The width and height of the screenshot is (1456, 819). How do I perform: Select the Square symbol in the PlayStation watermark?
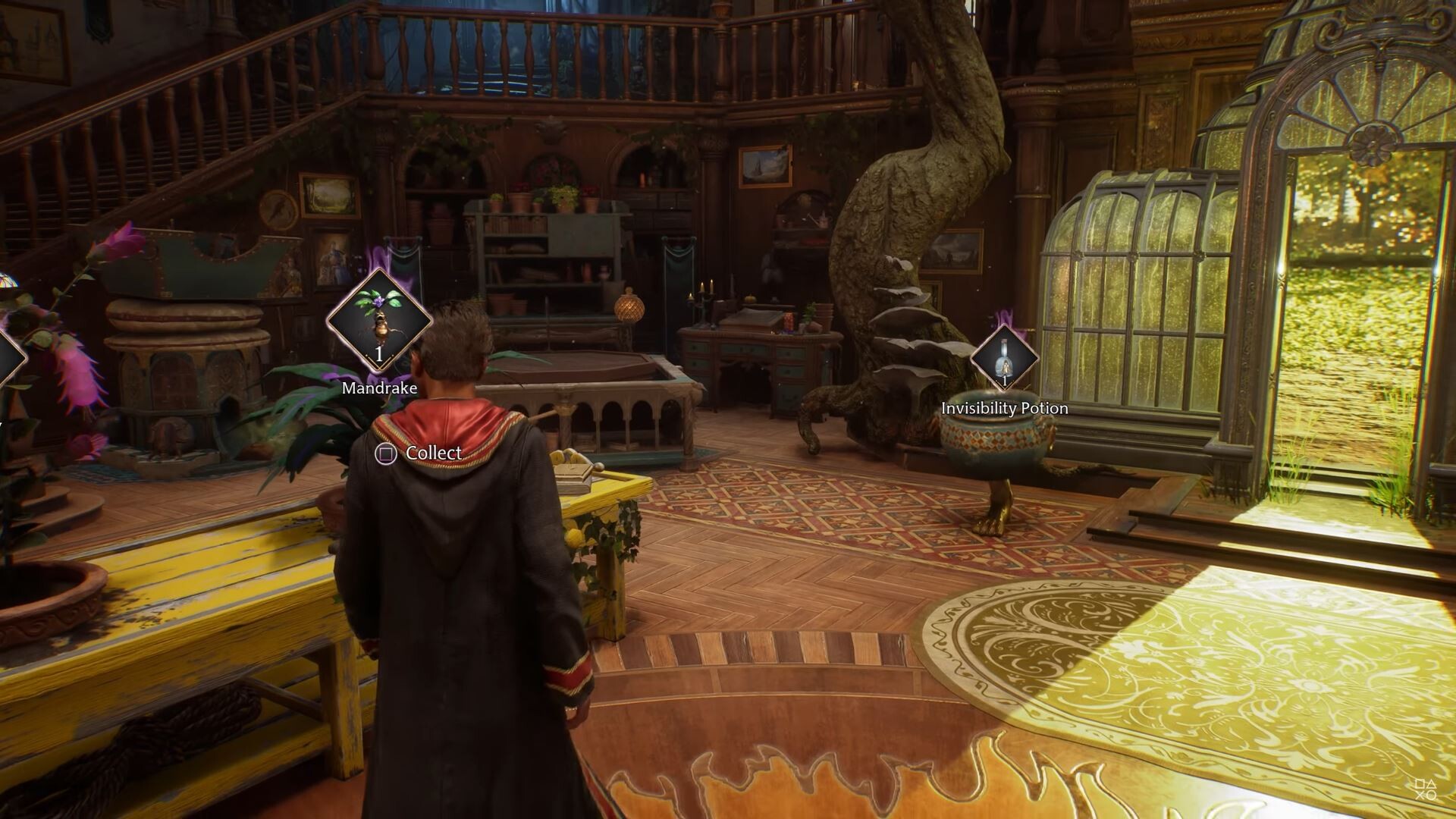[x=1420, y=783]
